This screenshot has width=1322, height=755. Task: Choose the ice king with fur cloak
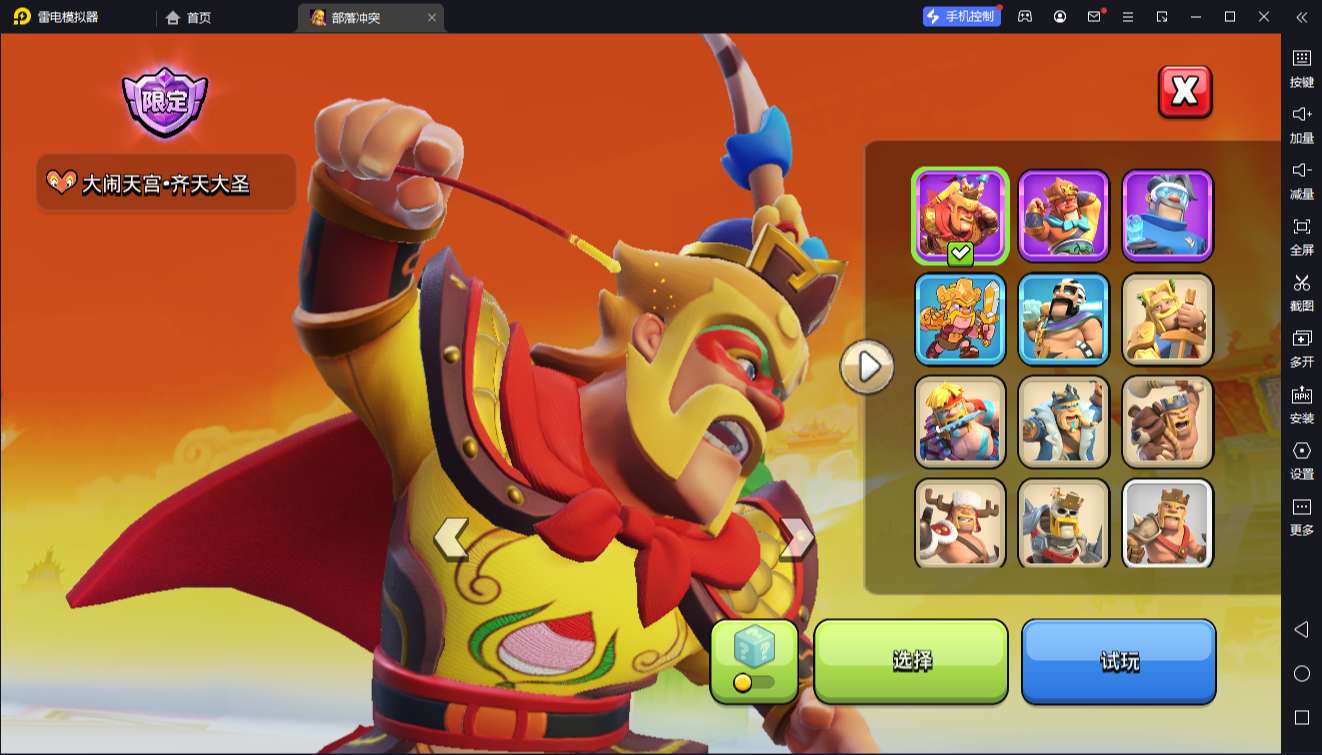point(1064,421)
